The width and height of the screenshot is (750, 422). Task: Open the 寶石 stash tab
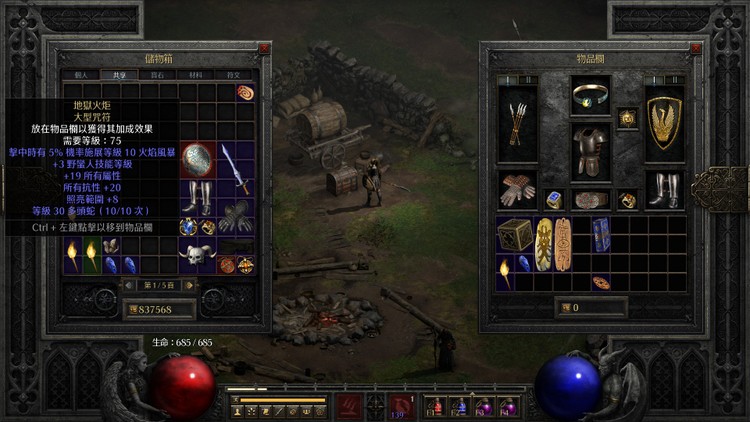156,74
